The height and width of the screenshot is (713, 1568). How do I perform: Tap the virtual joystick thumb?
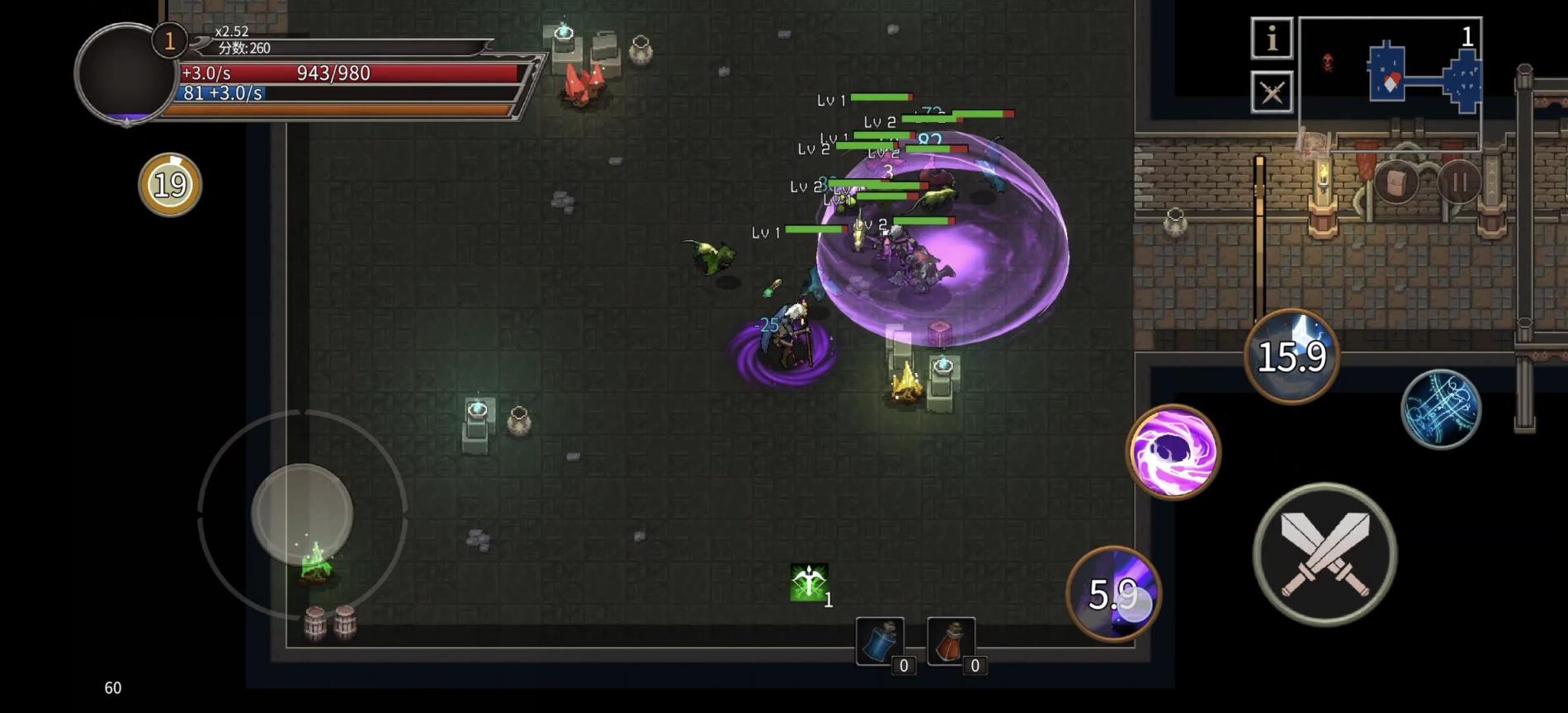[x=302, y=513]
